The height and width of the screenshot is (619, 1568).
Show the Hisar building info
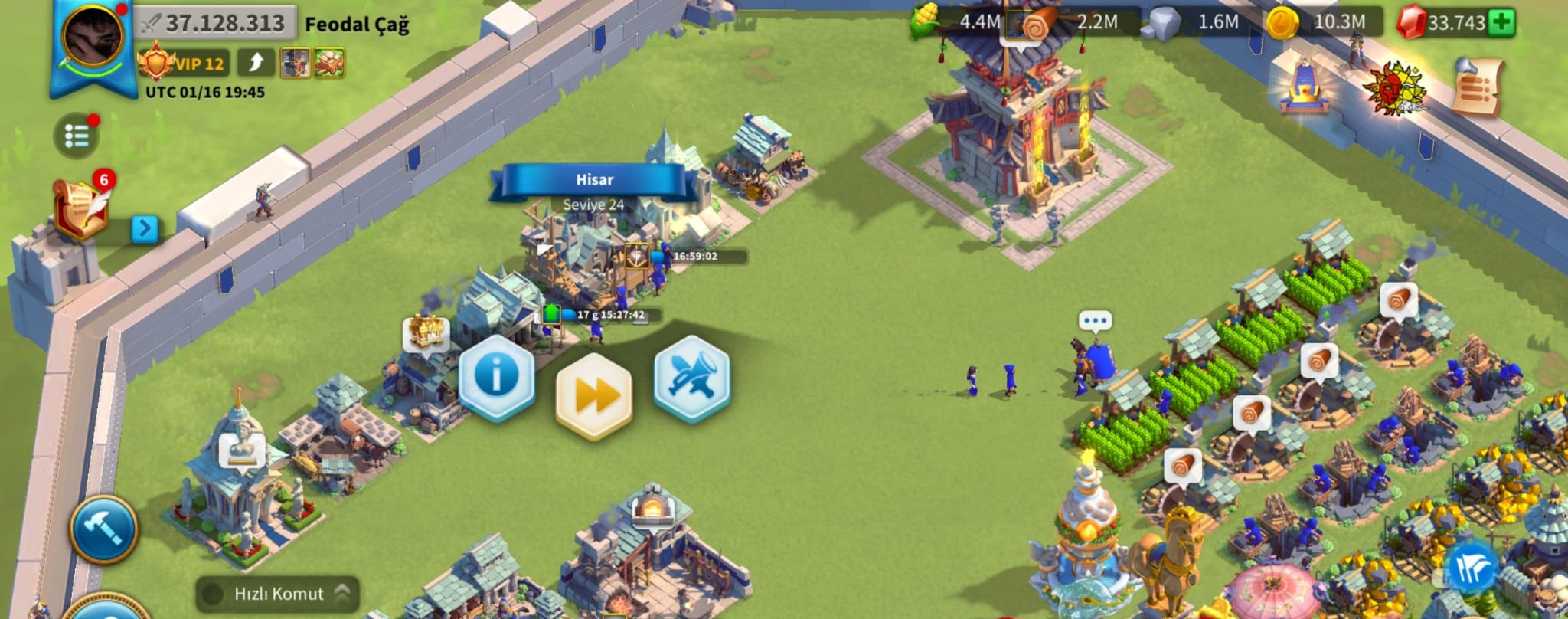click(x=496, y=377)
